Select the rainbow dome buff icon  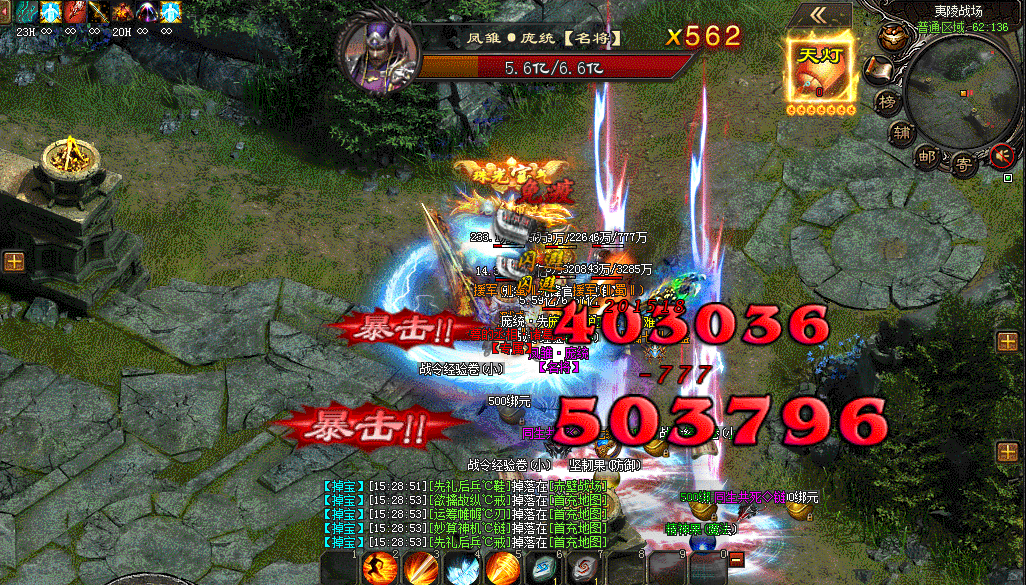[x=147, y=12]
